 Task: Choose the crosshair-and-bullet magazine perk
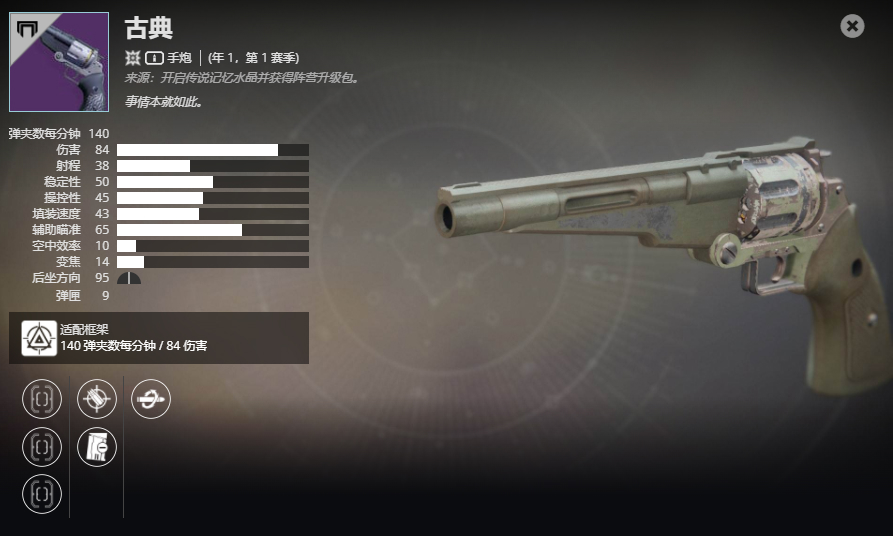pos(97,399)
